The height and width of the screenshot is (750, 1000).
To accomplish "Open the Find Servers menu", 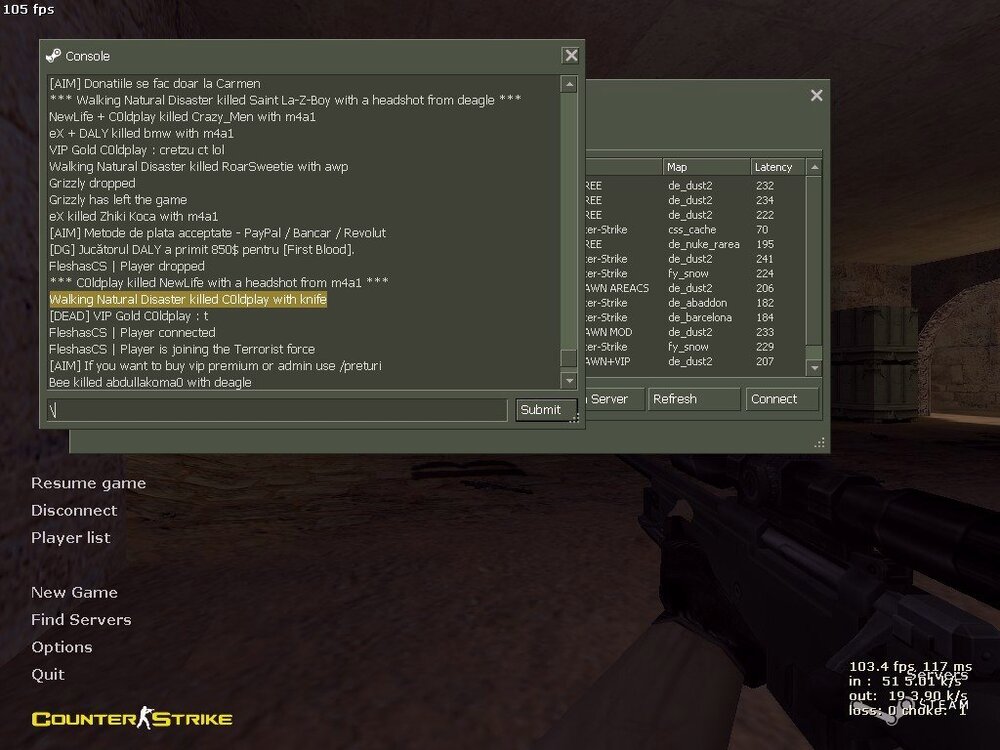I will 81,620.
